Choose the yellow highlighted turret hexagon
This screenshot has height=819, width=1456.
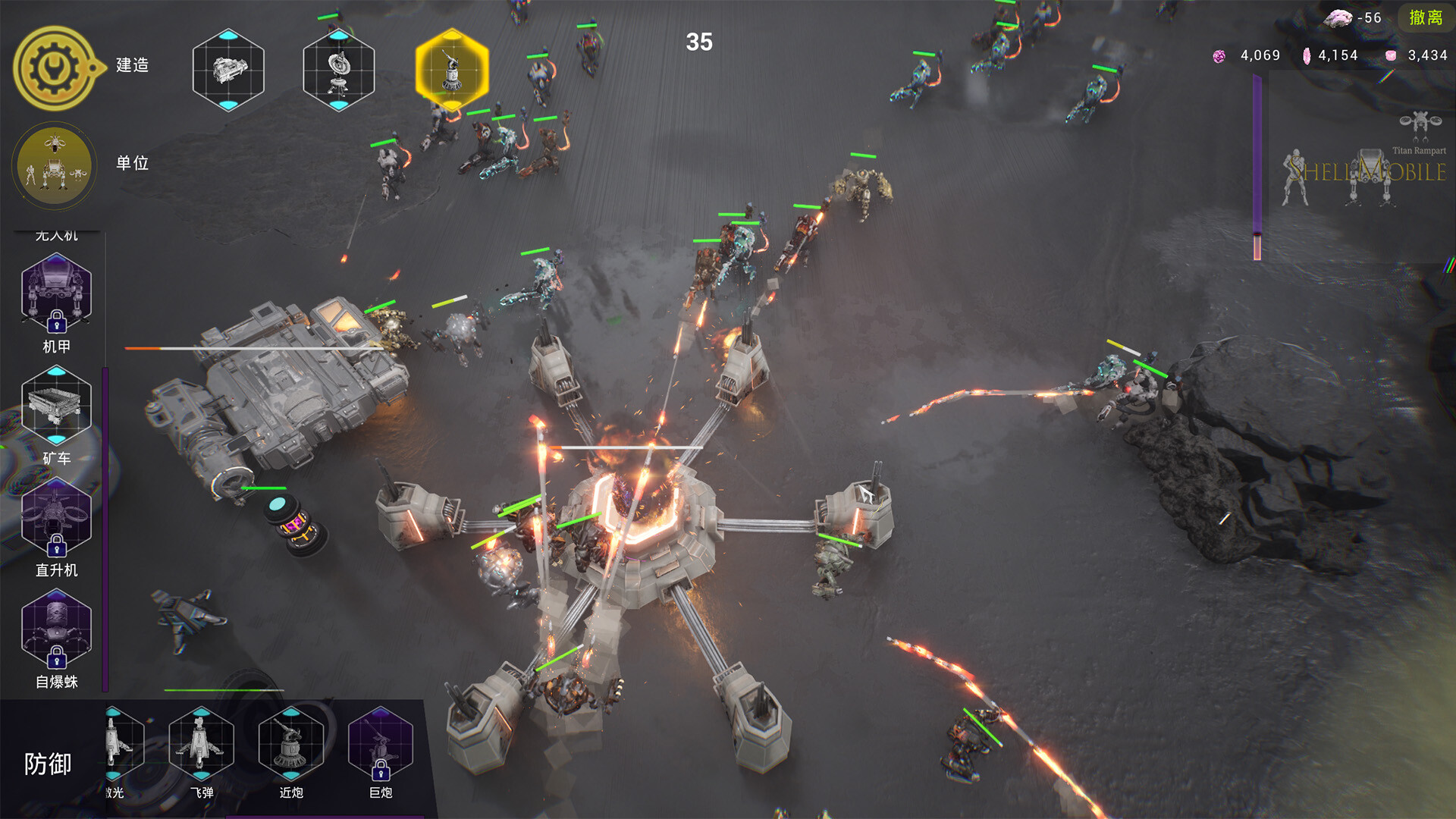tap(452, 70)
